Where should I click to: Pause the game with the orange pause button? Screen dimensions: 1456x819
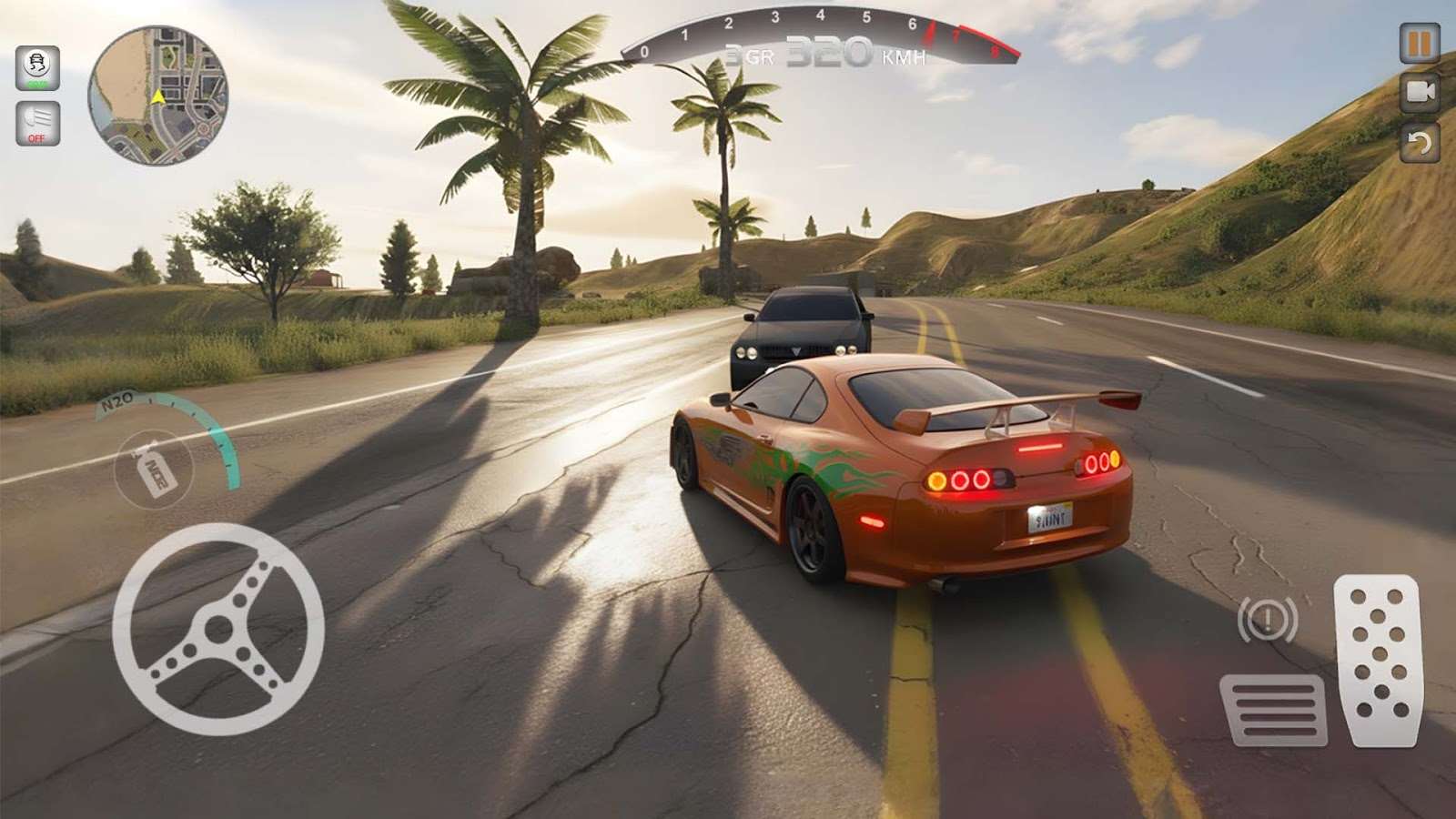click(x=1419, y=44)
